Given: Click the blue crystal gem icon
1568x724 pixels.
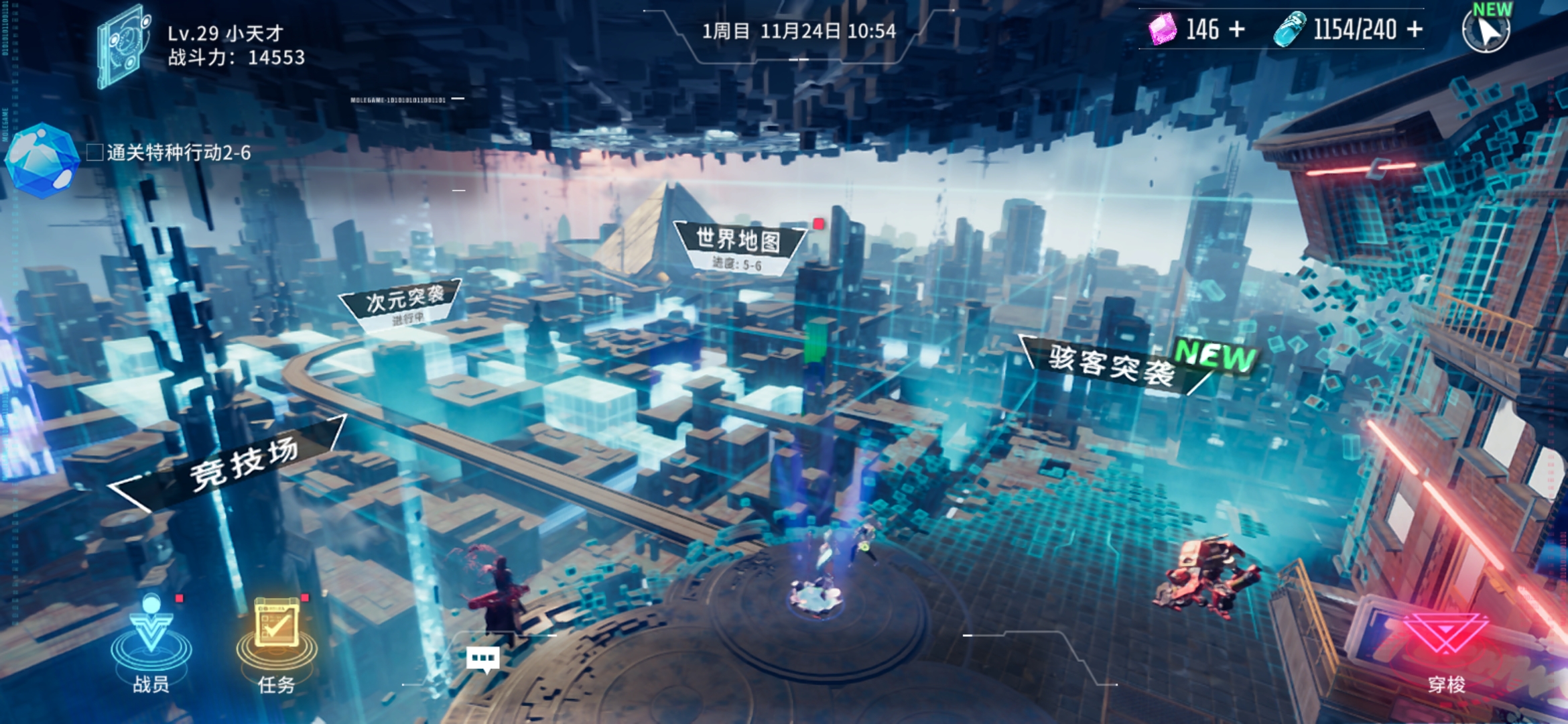Looking at the screenshot, I should 42,160.
